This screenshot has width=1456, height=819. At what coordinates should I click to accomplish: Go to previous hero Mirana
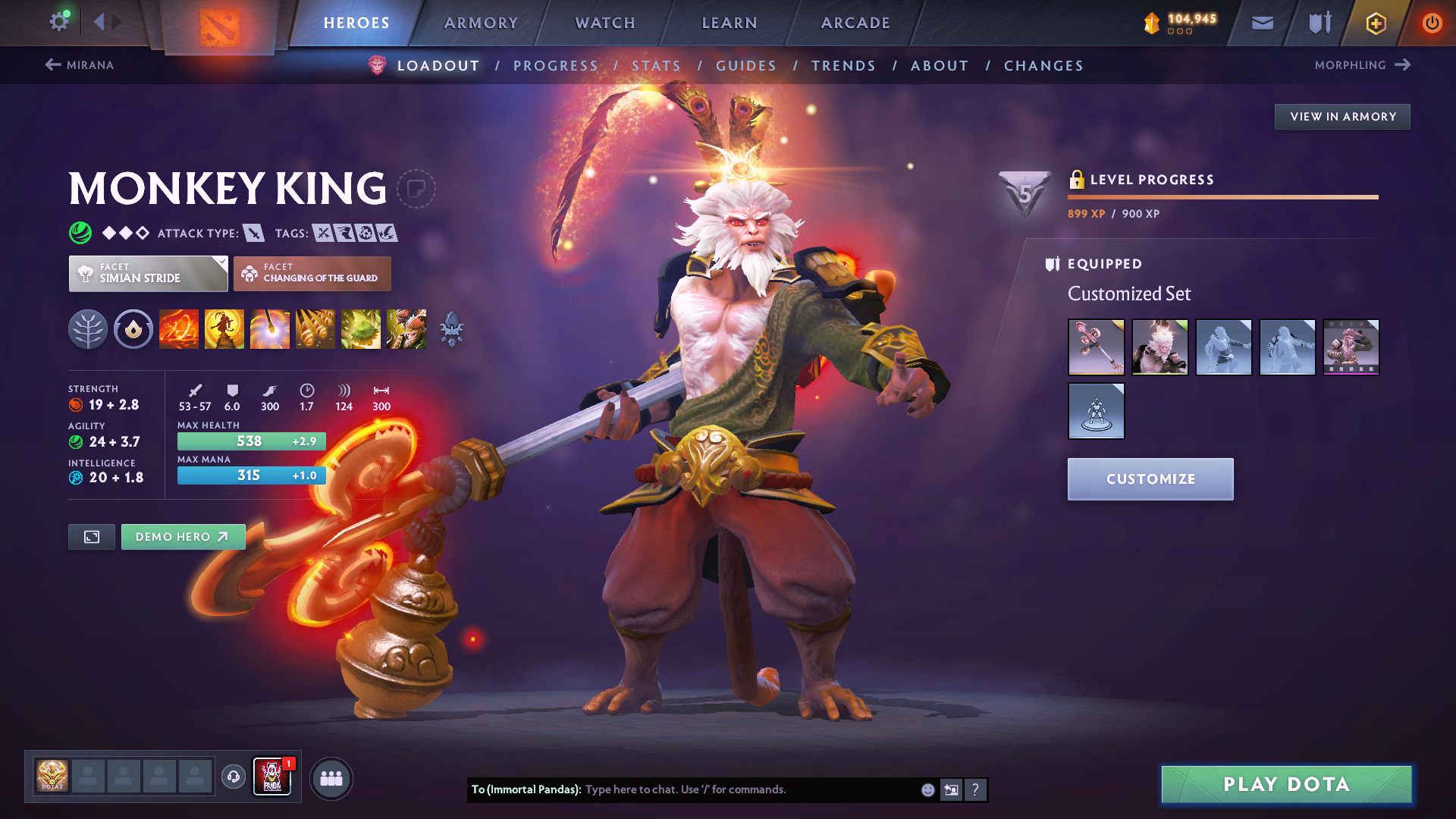click(80, 65)
